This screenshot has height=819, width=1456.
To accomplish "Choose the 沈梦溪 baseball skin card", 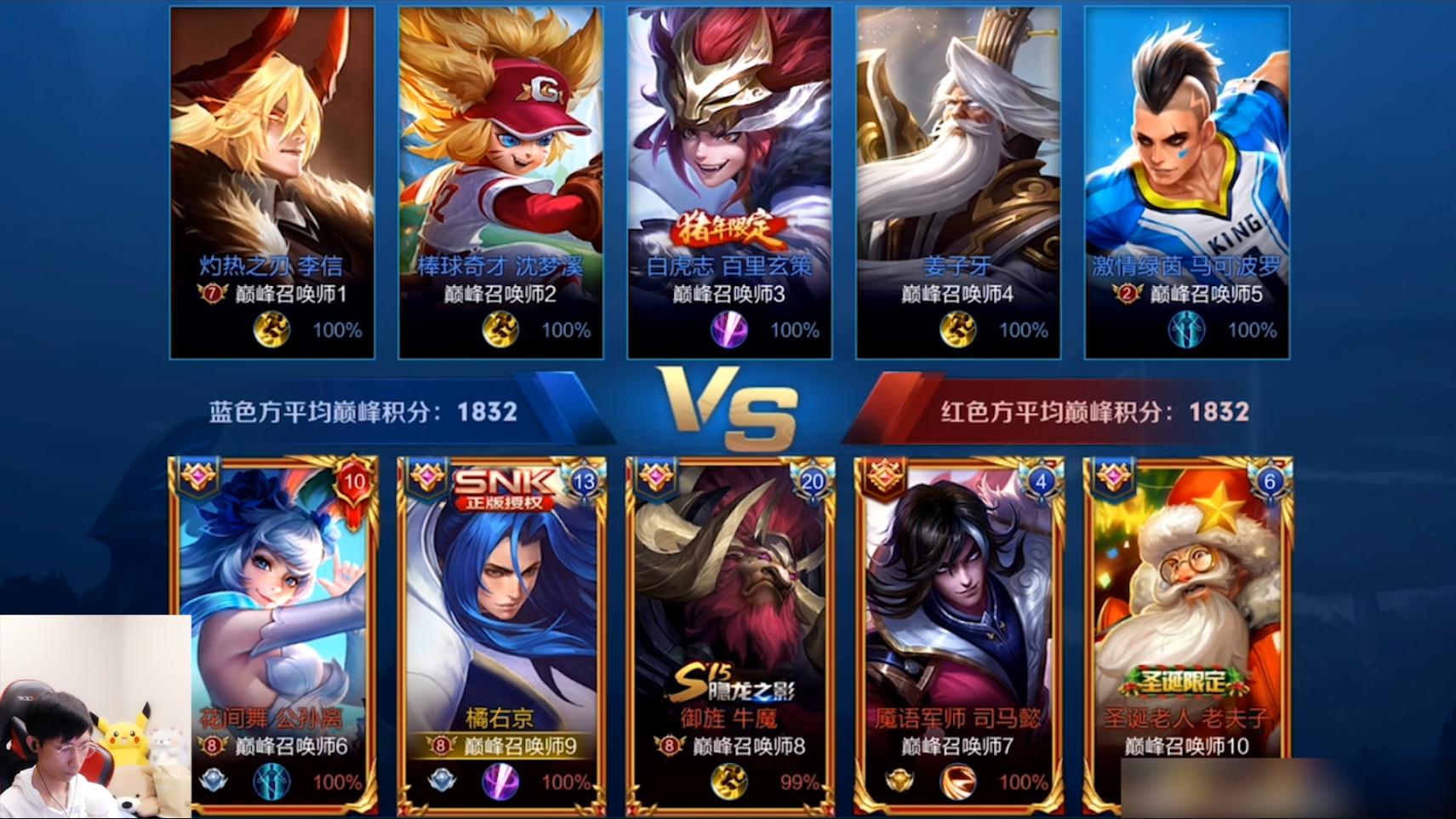I will point(500,182).
